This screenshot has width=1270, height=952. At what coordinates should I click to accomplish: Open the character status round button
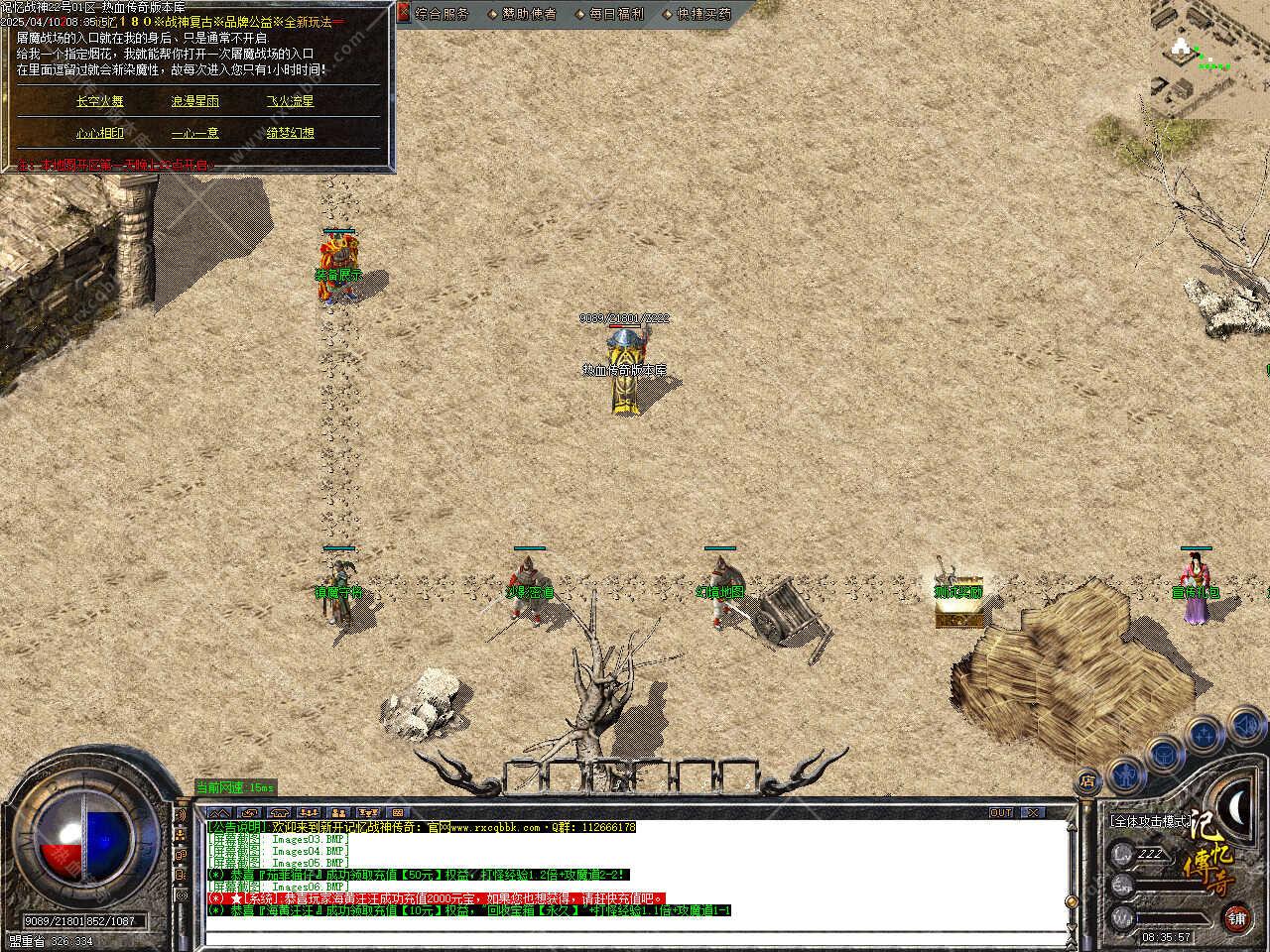click(1124, 772)
